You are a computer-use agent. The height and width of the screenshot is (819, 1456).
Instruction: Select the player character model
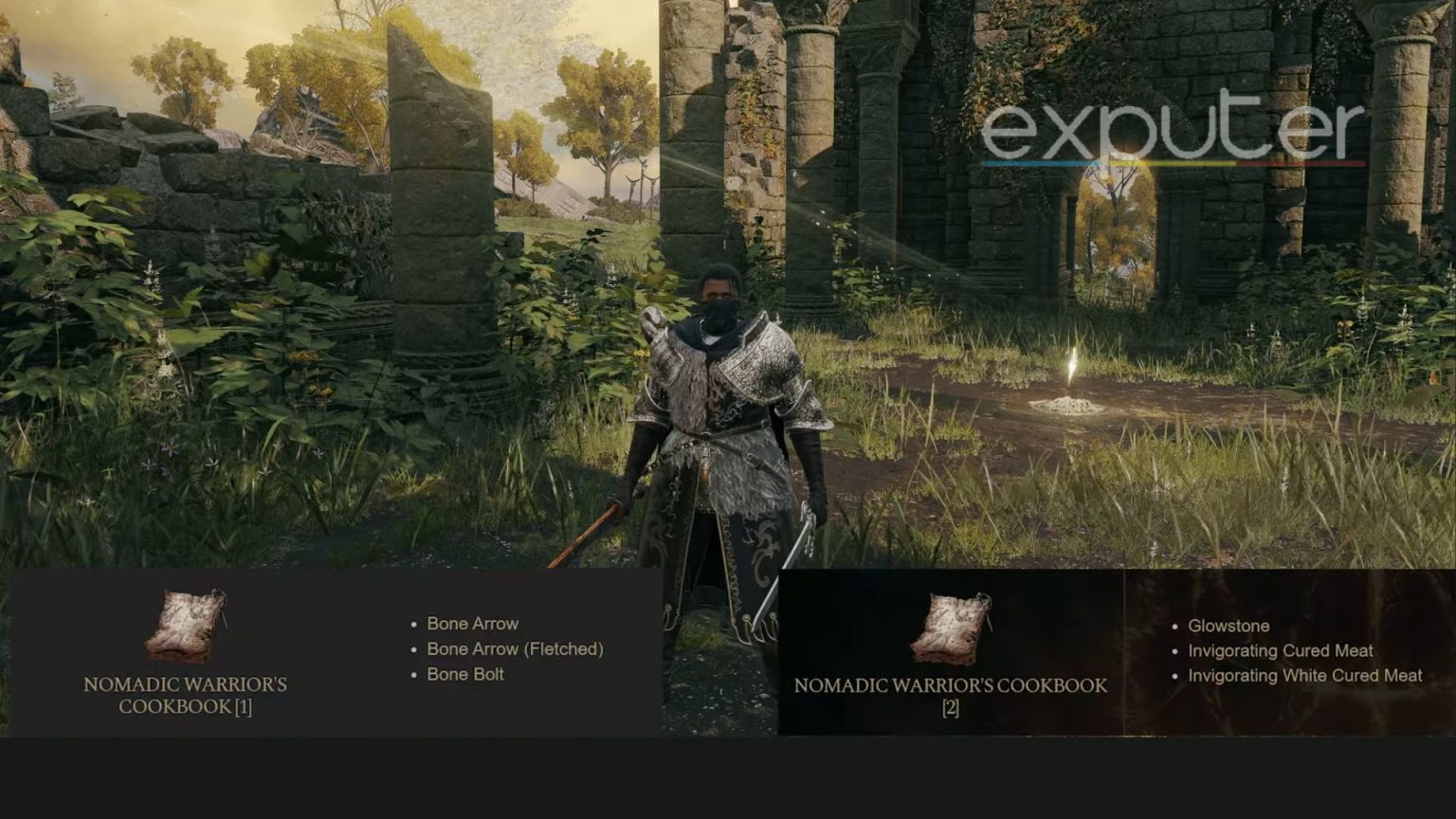[x=725, y=427]
